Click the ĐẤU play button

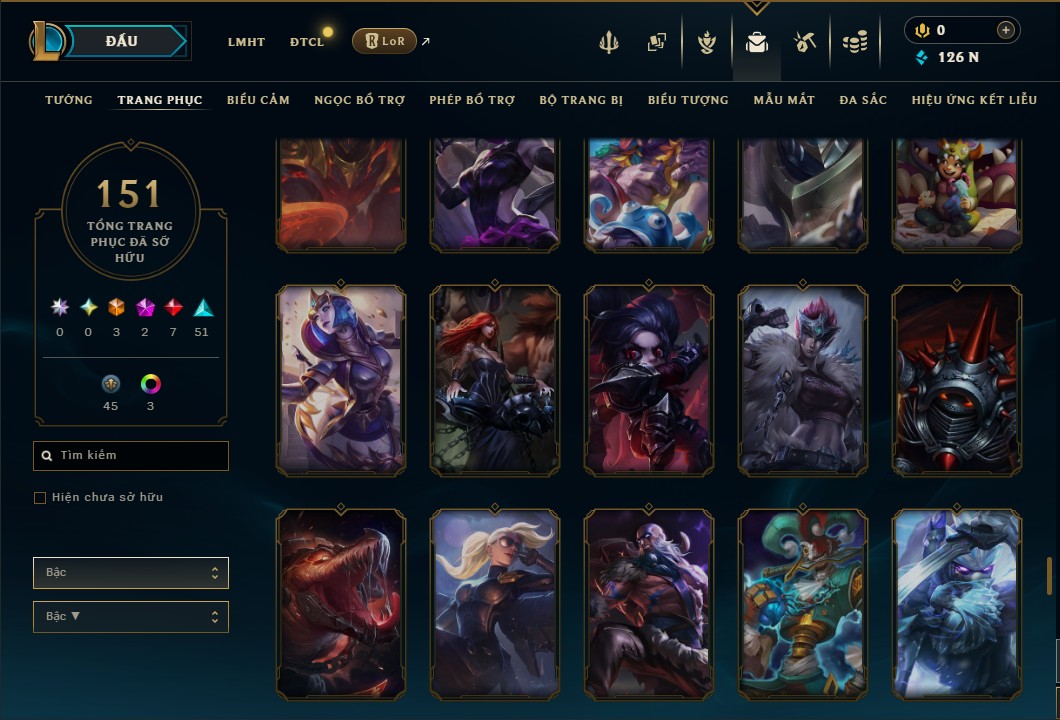point(121,41)
